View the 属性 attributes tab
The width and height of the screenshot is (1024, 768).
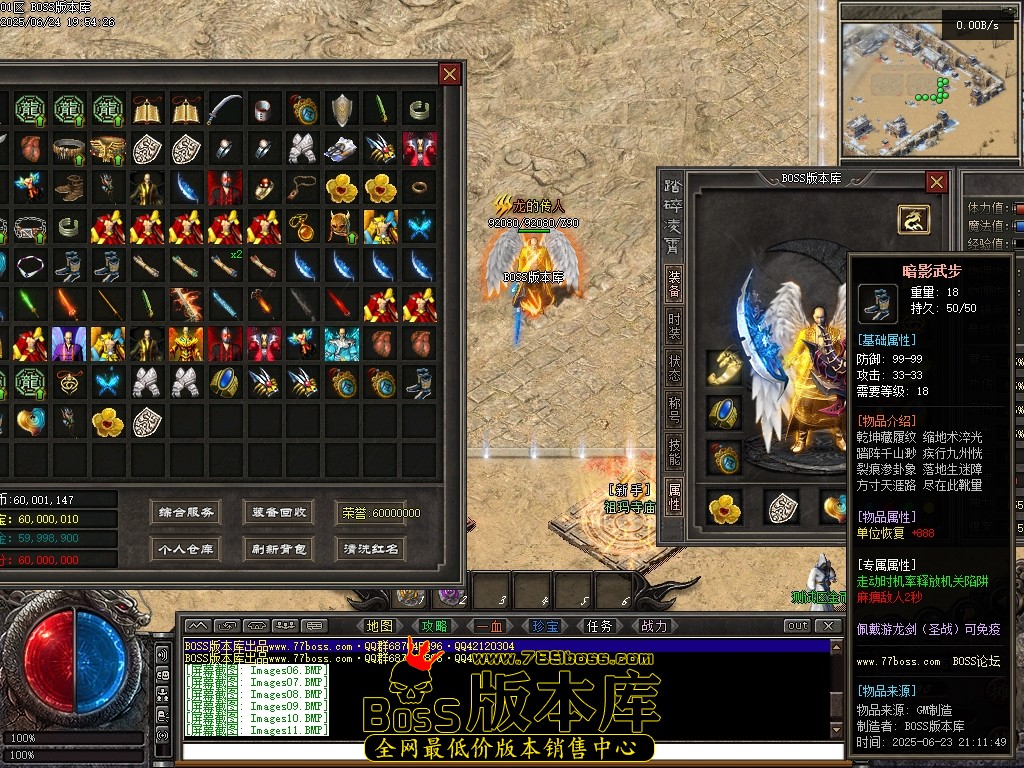point(675,496)
